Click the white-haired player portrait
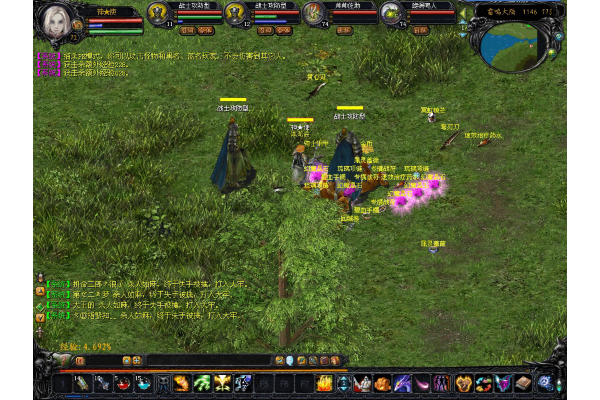Image resolution: width=600 pixels, height=400 pixels. 50,20
